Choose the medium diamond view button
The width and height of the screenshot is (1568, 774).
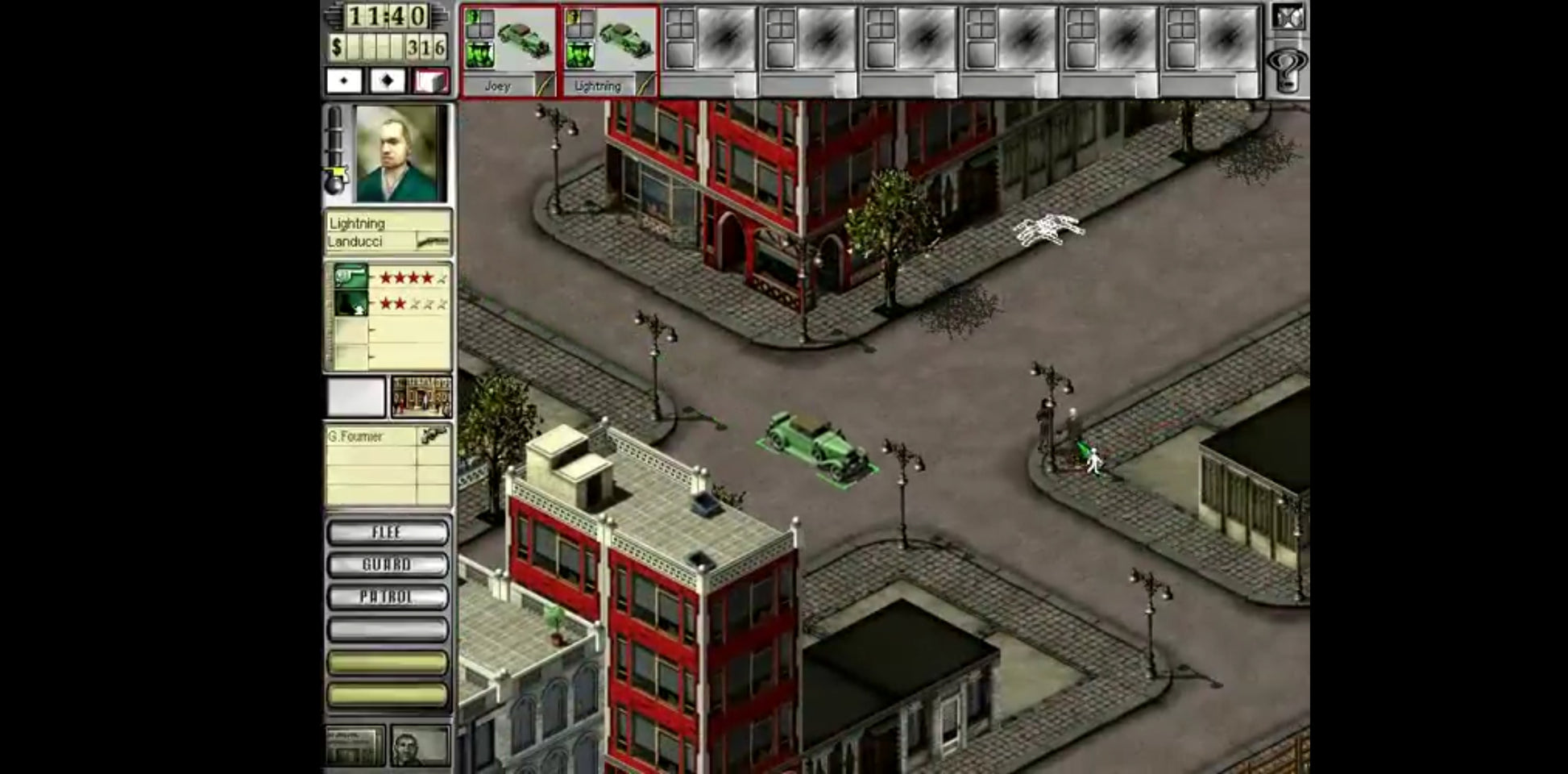tap(387, 81)
